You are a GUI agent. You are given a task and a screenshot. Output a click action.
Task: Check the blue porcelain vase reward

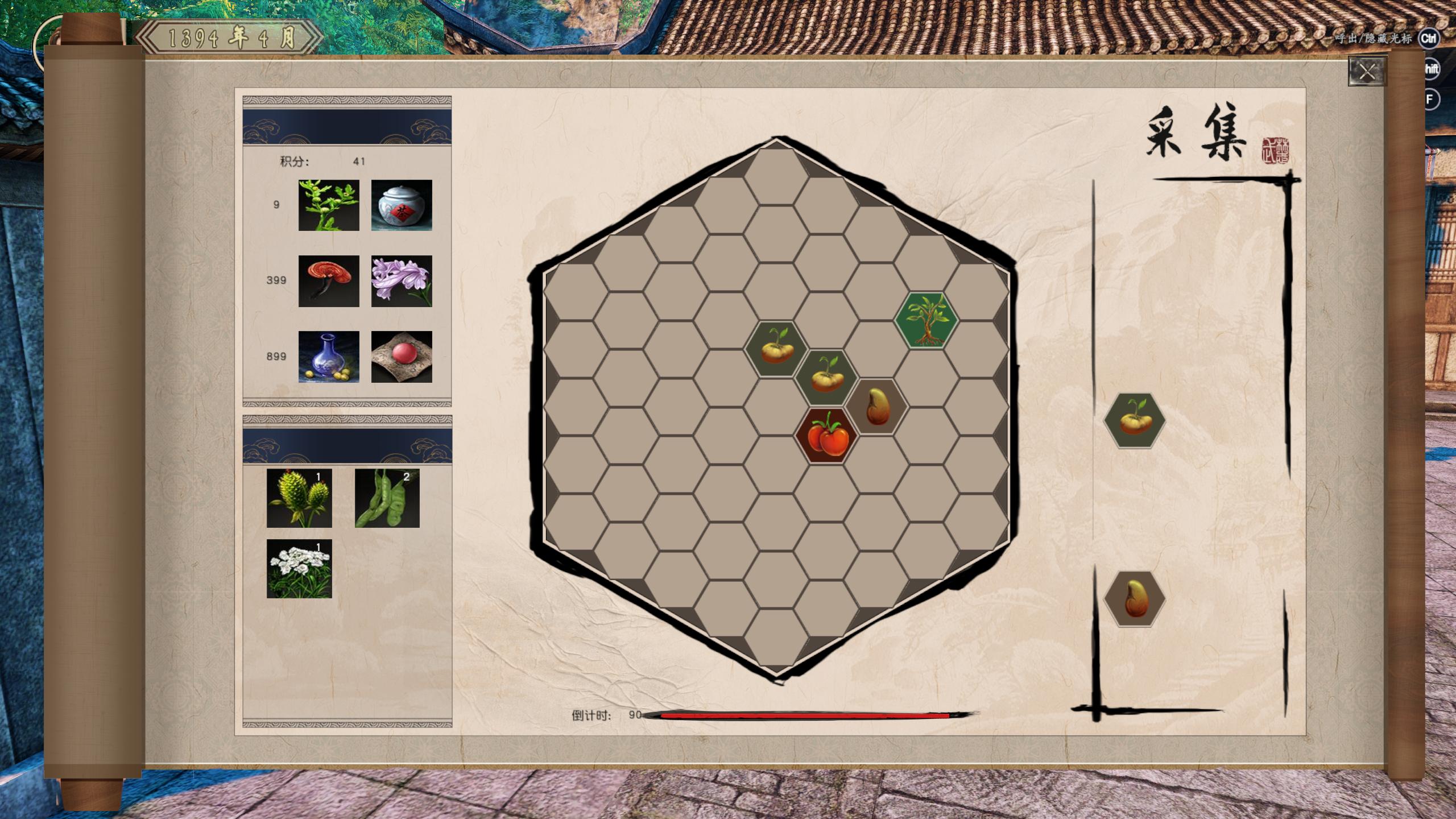[329, 357]
